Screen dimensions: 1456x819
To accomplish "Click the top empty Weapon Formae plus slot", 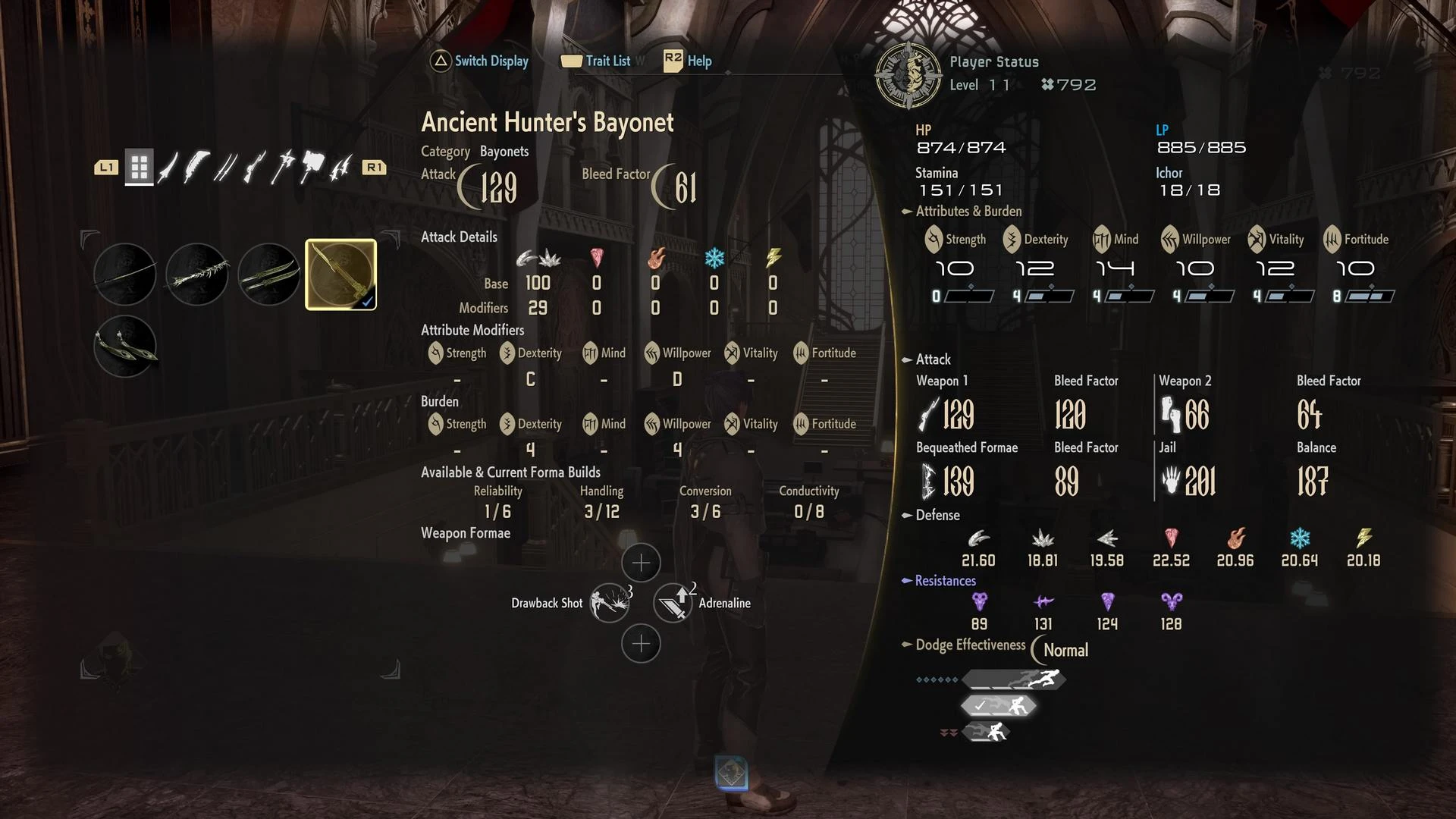I will pyautogui.click(x=641, y=563).
